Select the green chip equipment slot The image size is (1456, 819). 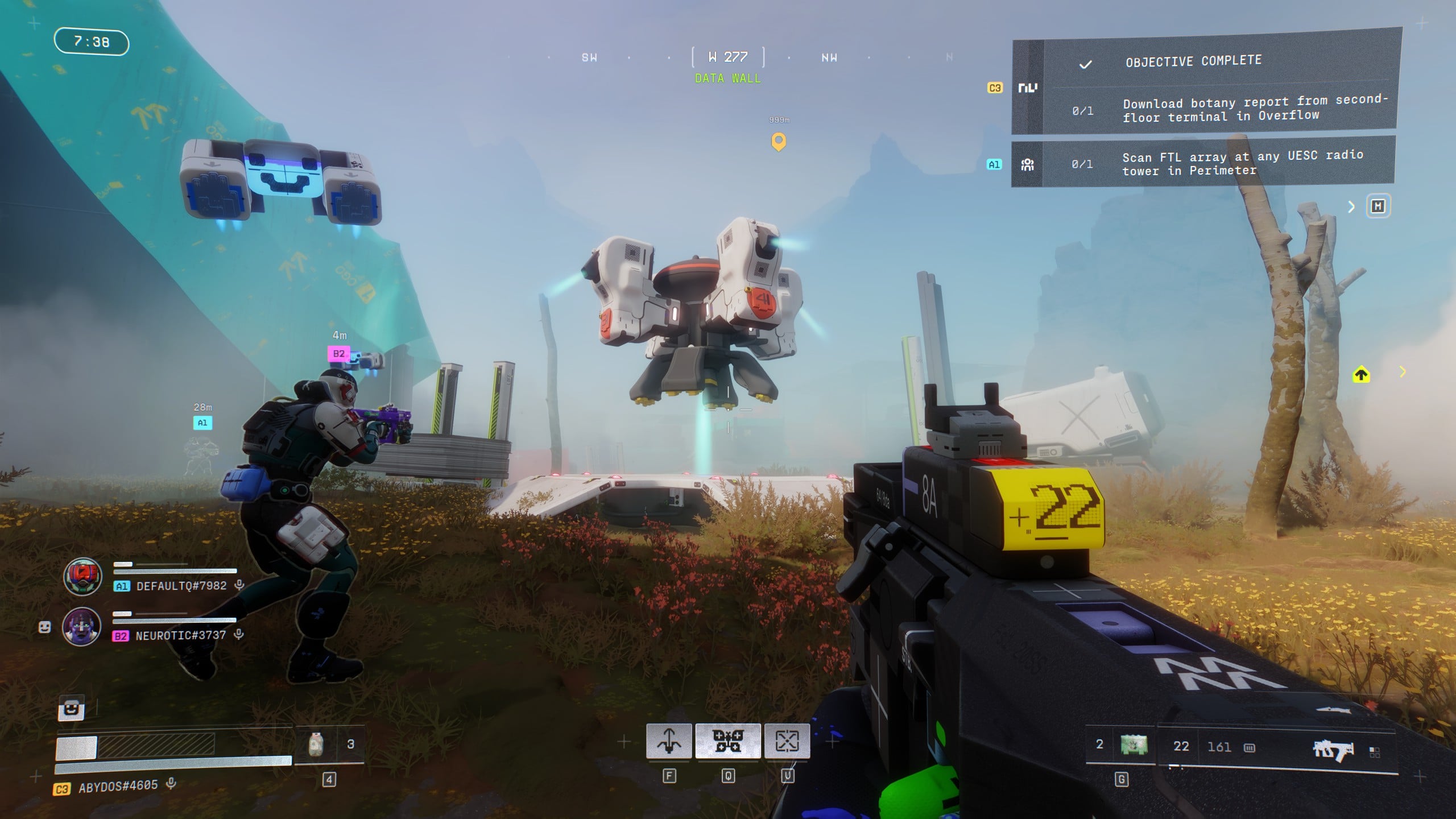[1133, 744]
